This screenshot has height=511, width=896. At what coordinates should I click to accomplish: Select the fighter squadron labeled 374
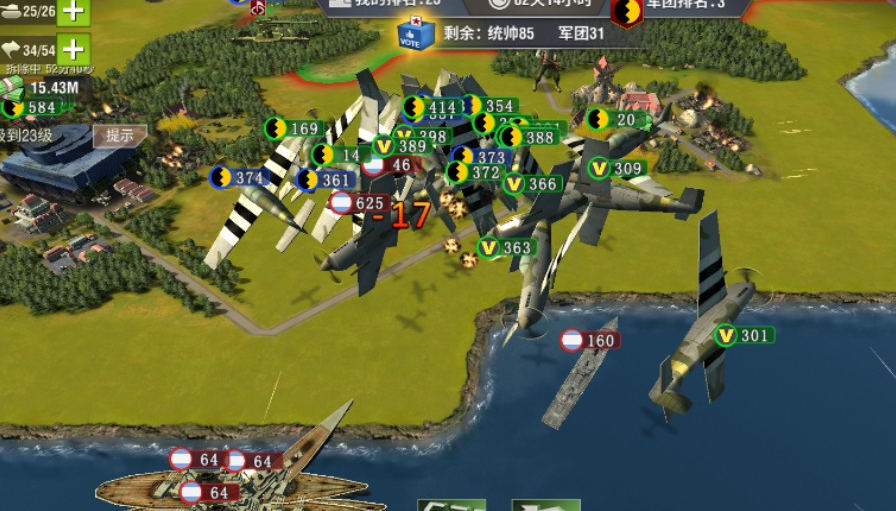click(240, 178)
